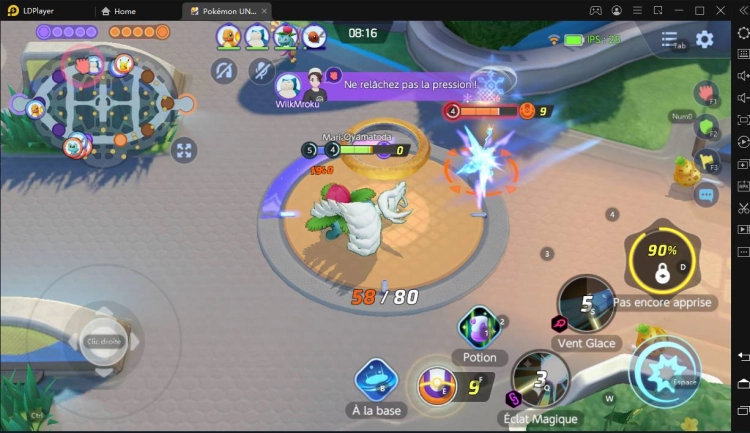This screenshot has width=750, height=433.
Task: Toggle the muted microphone icon
Action: 261,70
